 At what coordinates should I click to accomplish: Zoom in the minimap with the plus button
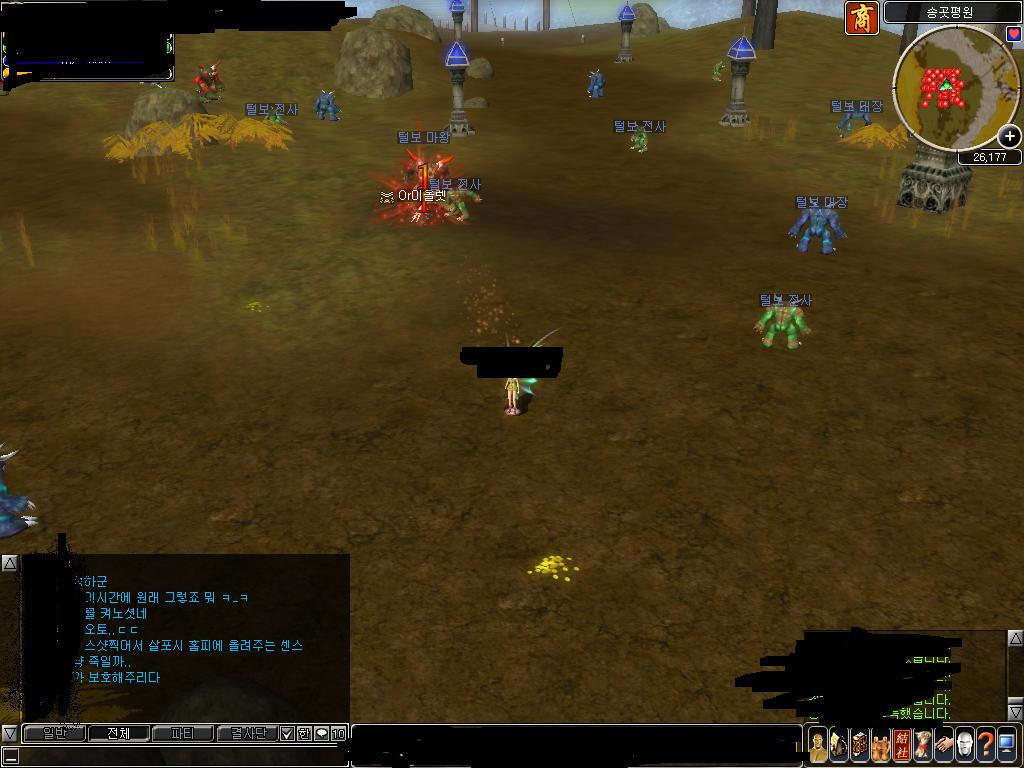coord(1010,137)
